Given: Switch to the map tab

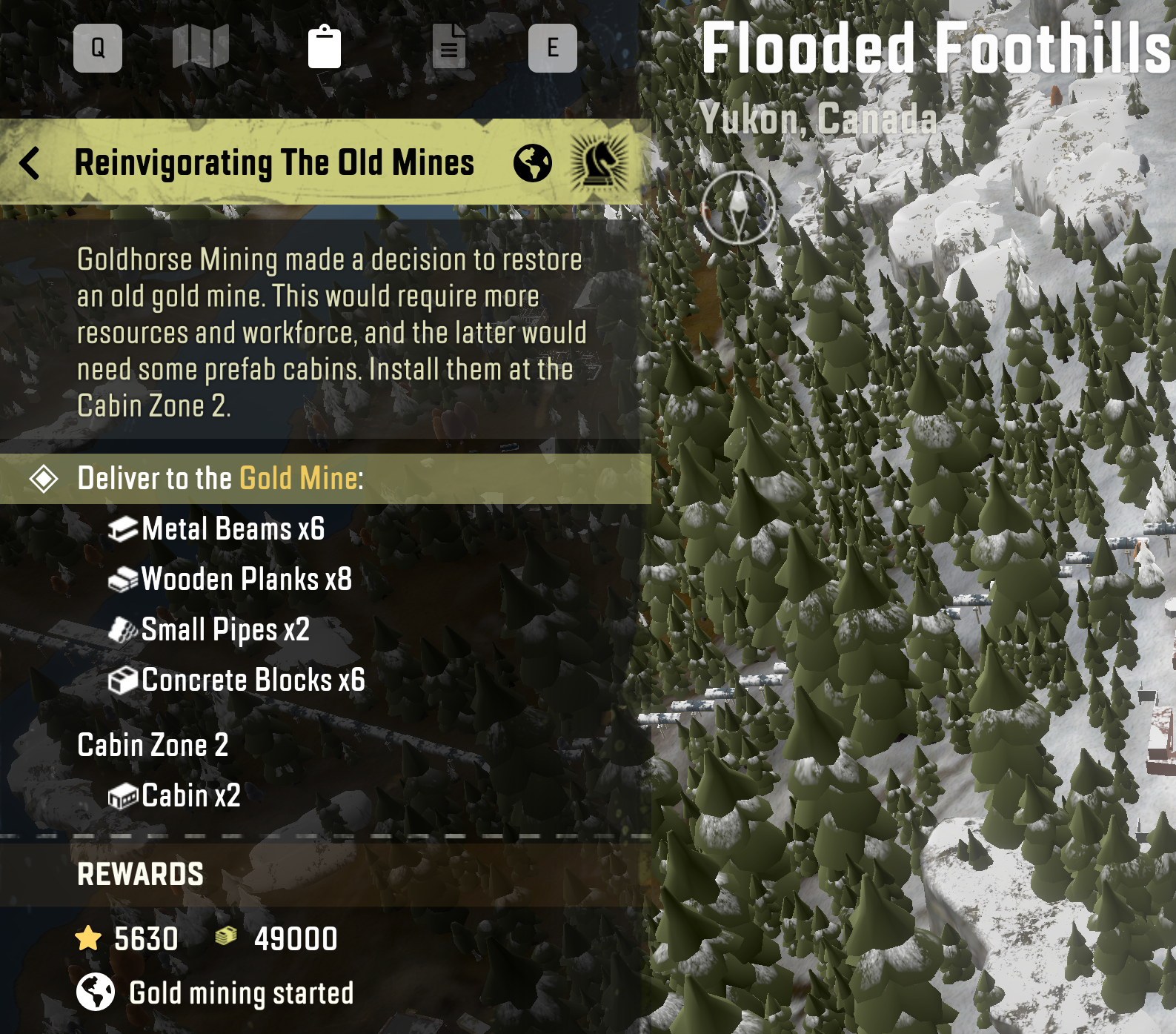Looking at the screenshot, I should [201, 47].
